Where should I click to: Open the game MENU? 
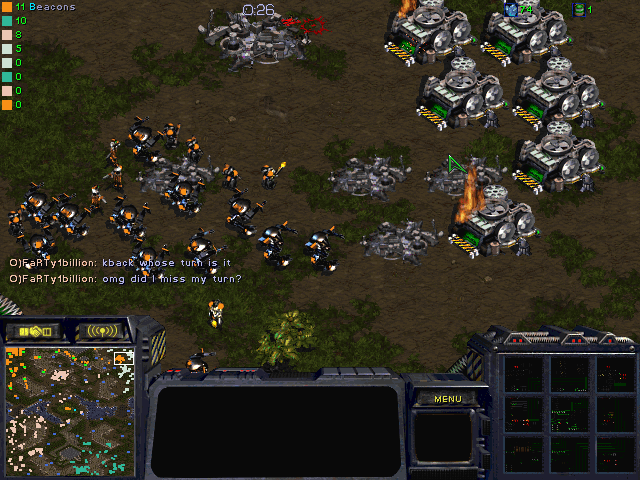click(447, 399)
